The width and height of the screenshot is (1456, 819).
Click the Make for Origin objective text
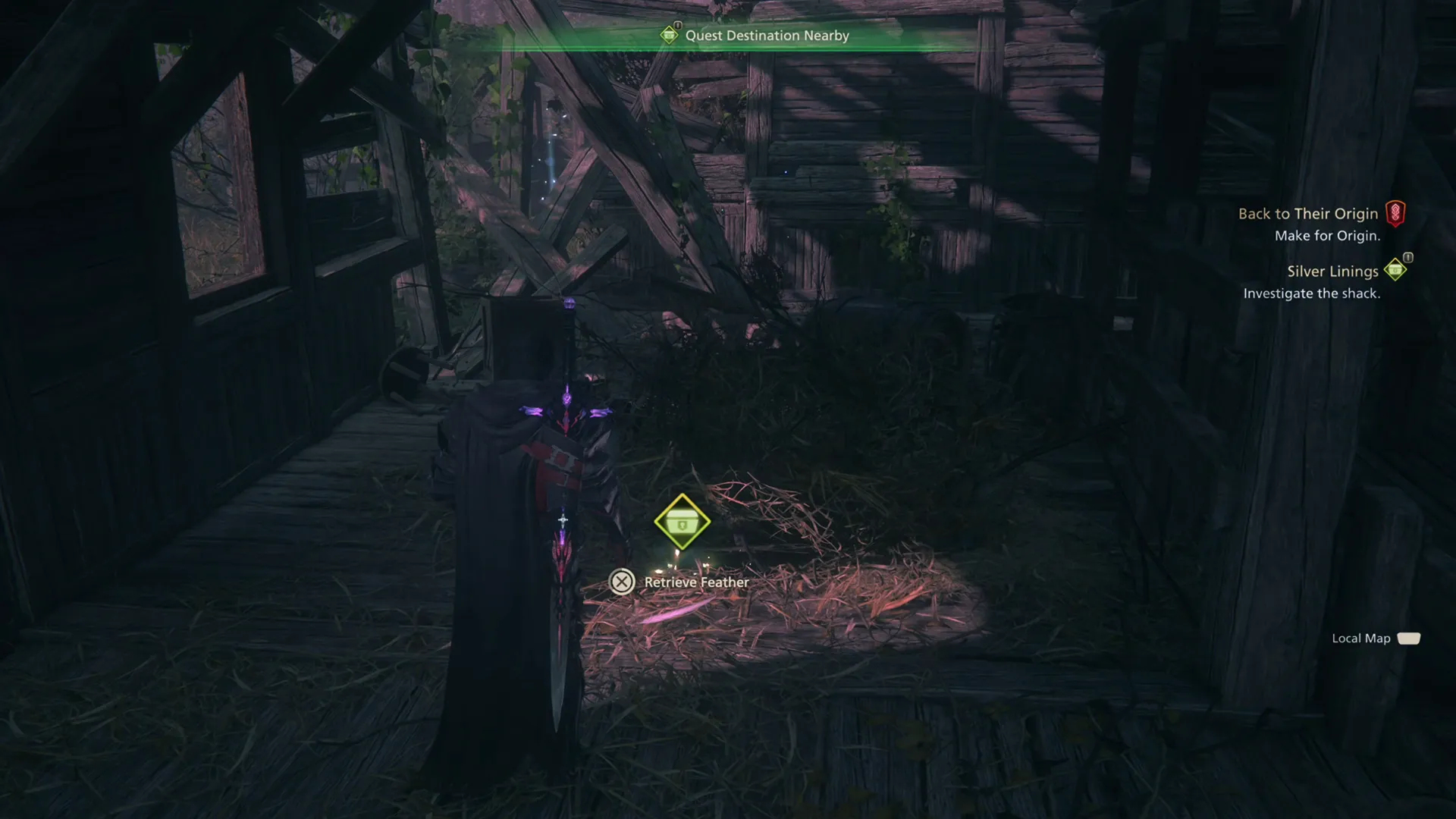[x=1329, y=236]
